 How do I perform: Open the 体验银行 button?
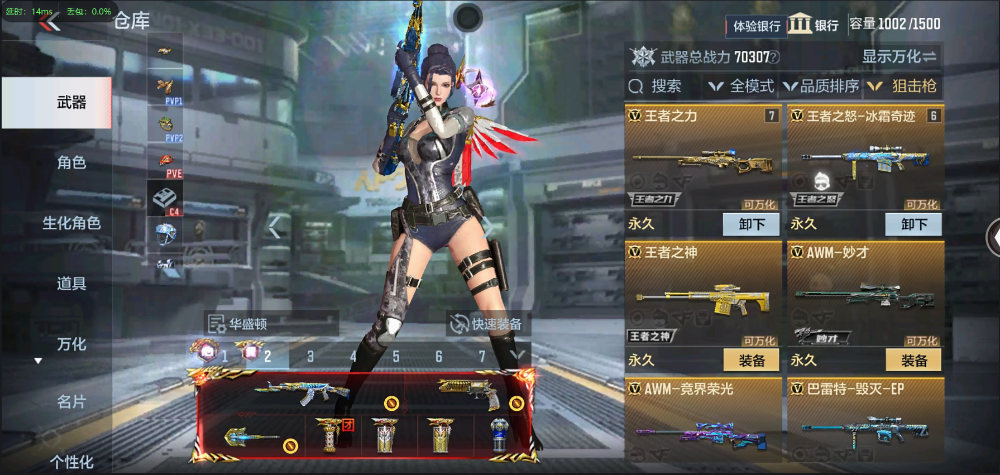point(755,26)
